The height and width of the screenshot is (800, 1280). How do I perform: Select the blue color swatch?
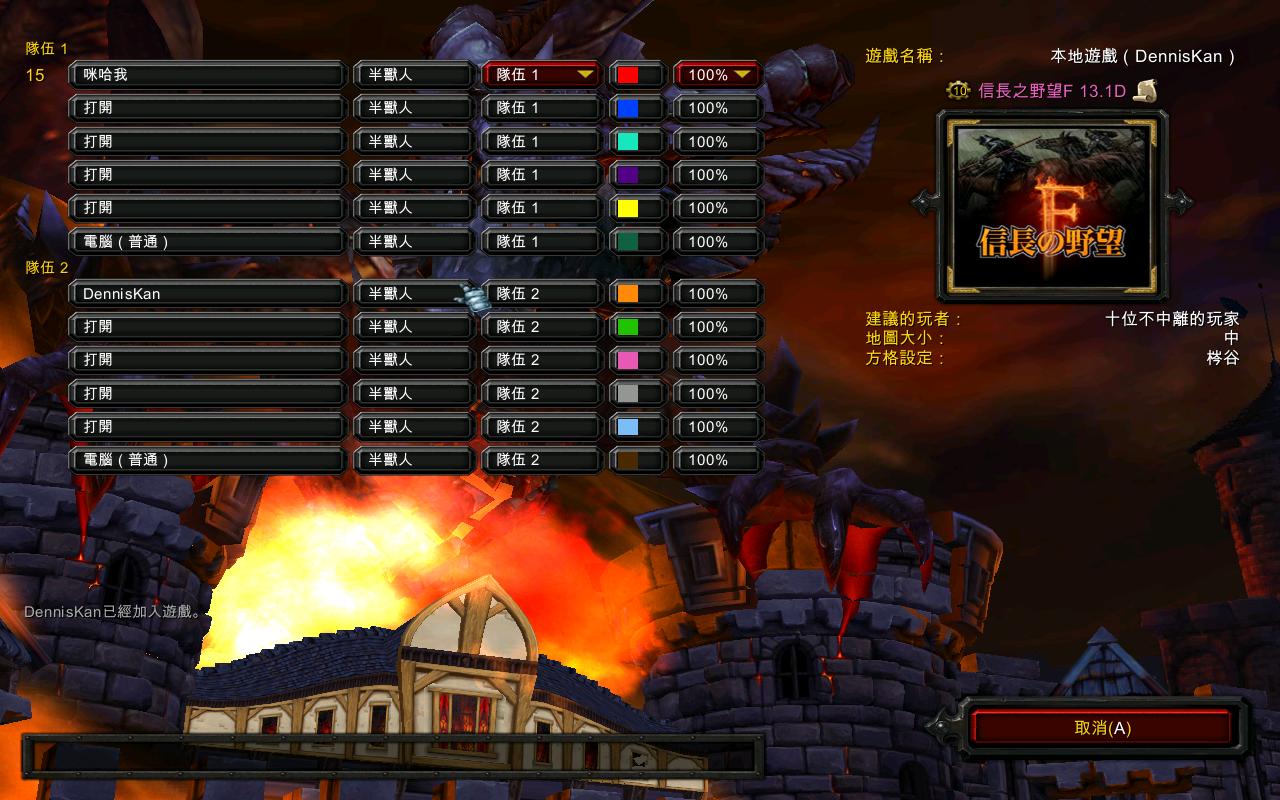[x=628, y=108]
